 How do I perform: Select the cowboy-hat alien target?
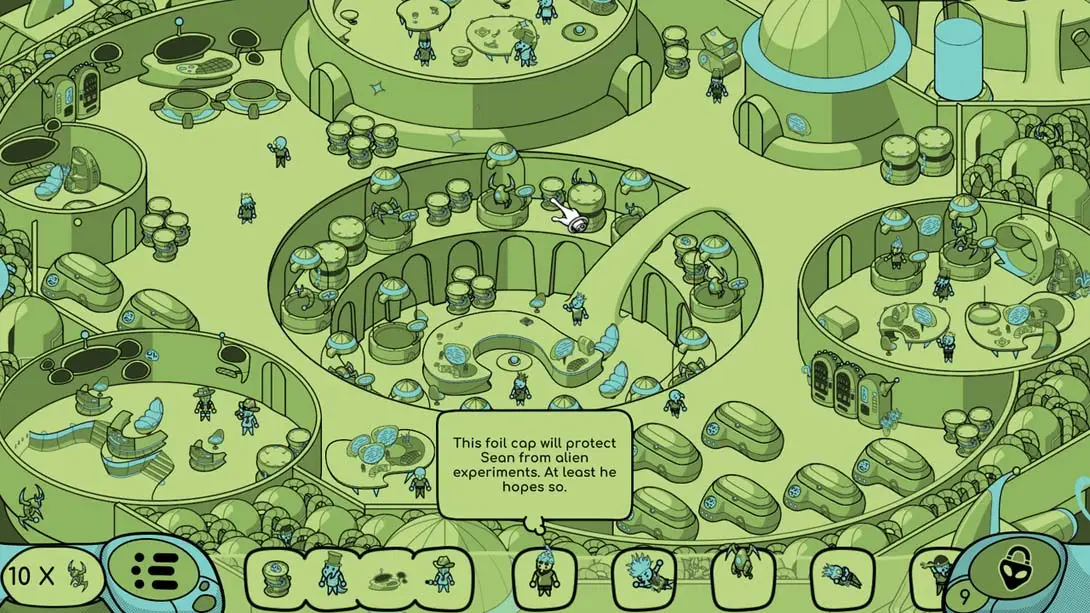(x=441, y=577)
